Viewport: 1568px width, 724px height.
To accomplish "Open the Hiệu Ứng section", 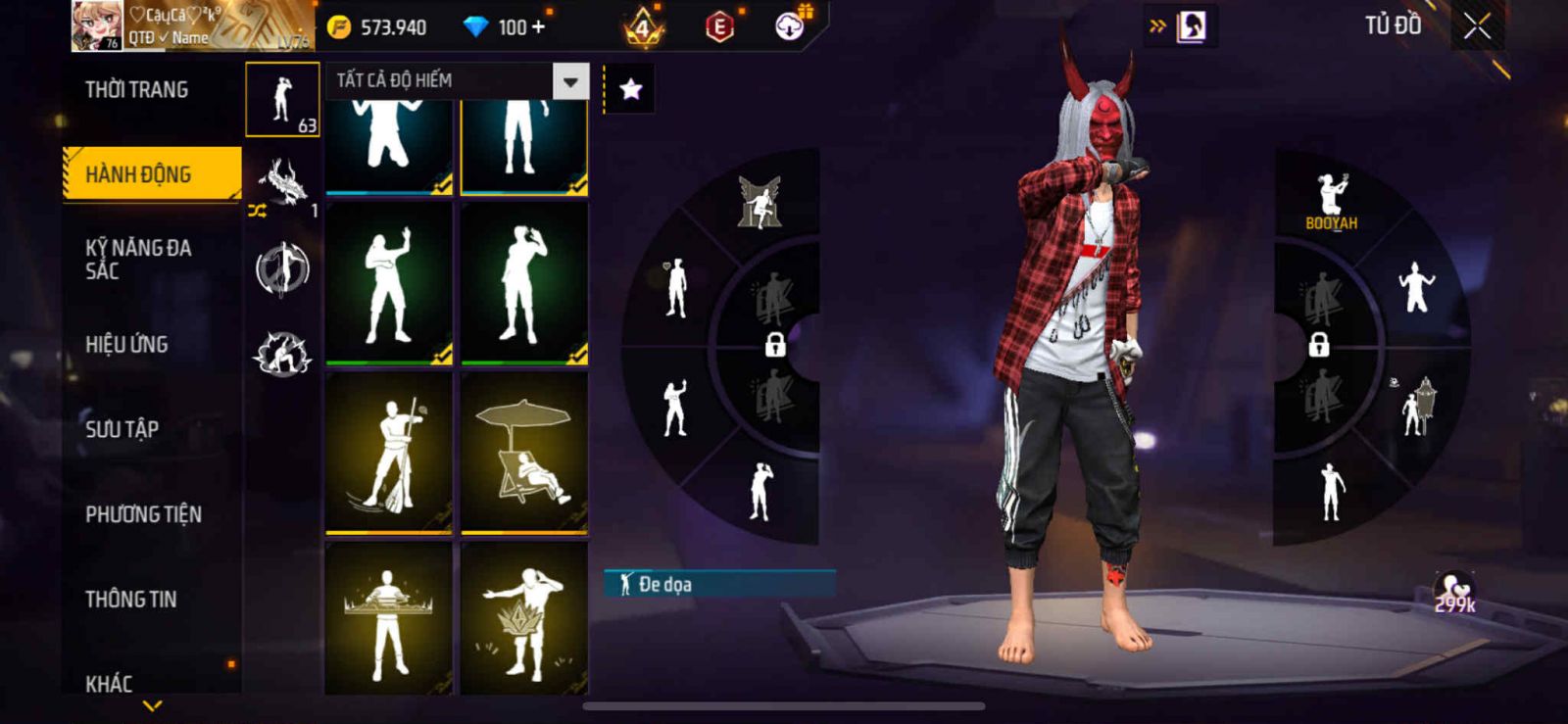I will 126,344.
